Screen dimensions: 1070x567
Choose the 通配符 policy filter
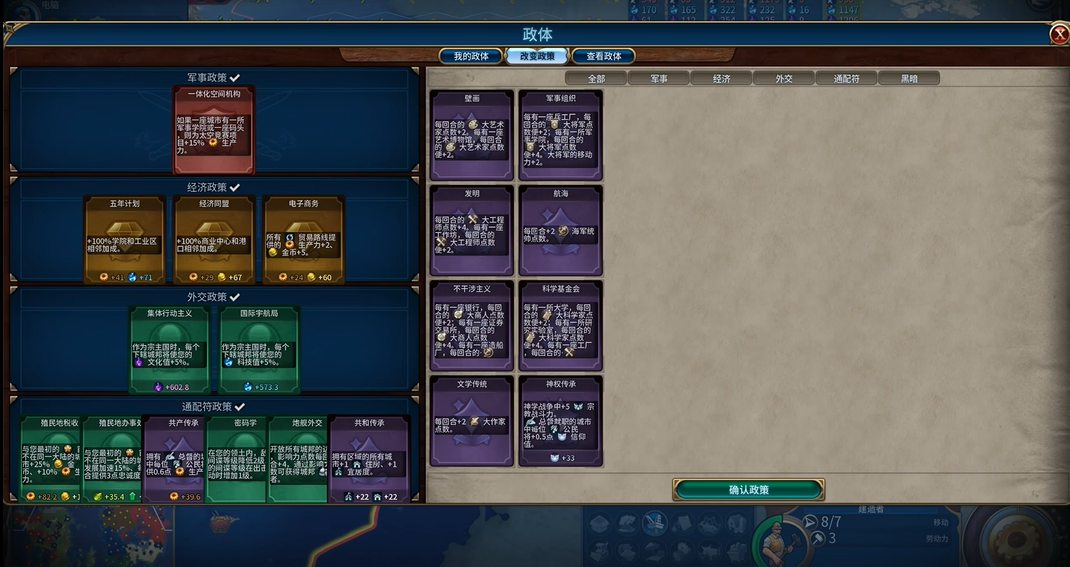(845, 78)
